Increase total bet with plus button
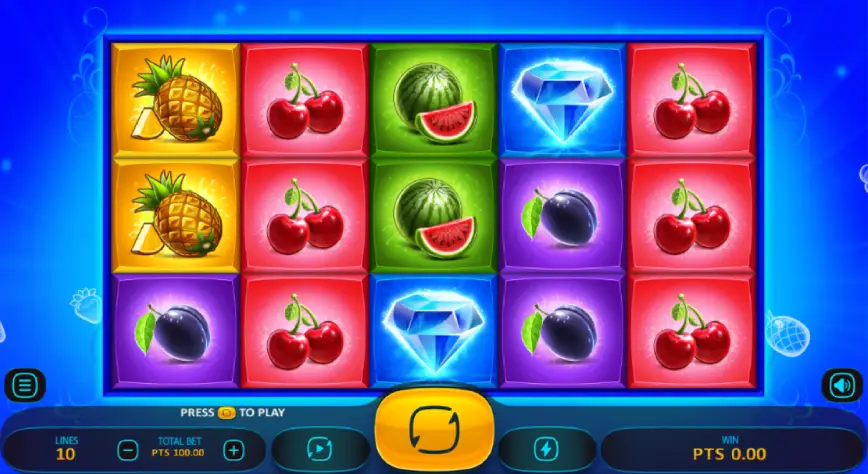The height and width of the screenshot is (474, 868). click(x=233, y=450)
